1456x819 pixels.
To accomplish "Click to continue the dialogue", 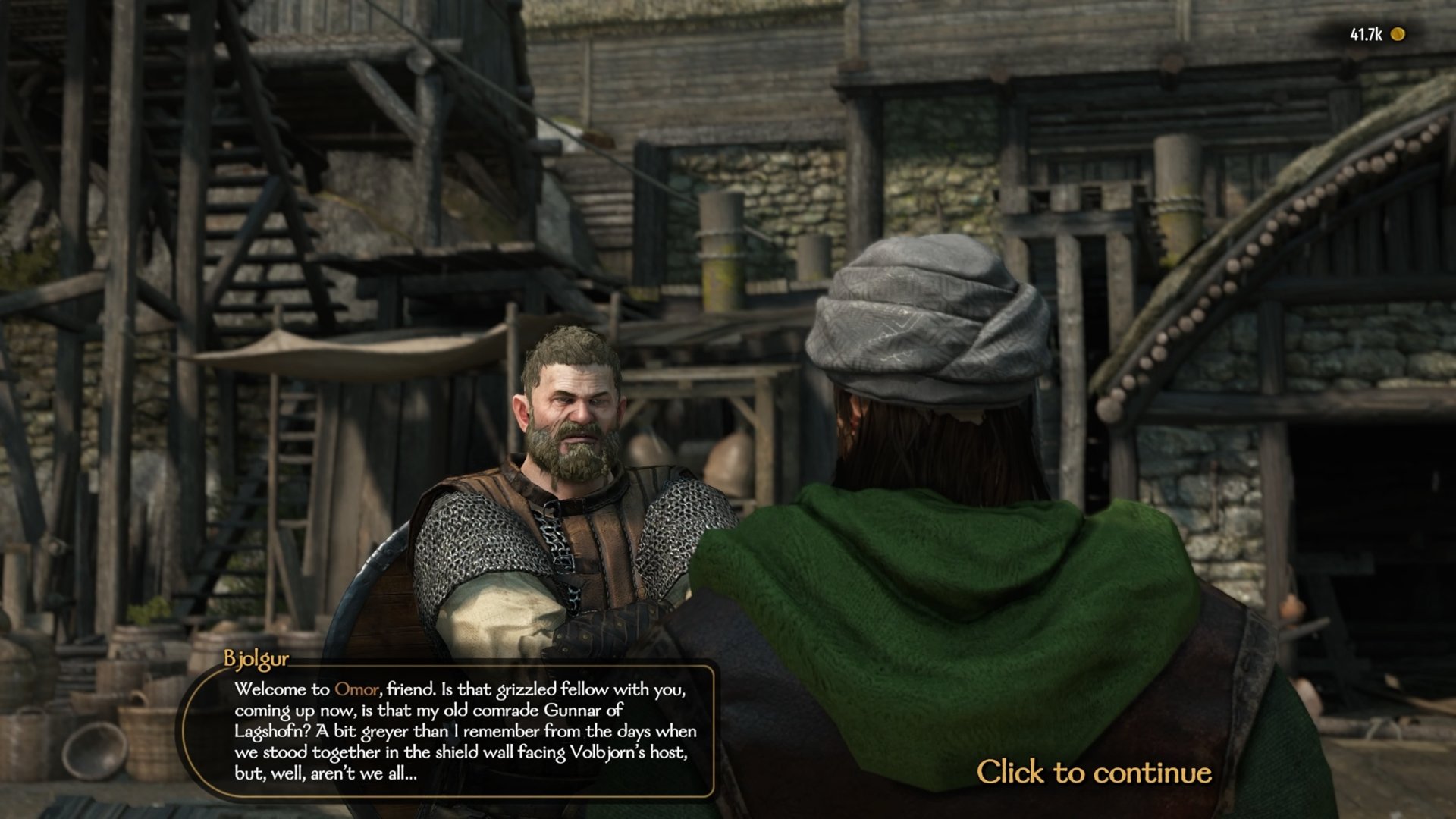I will [x=1093, y=772].
